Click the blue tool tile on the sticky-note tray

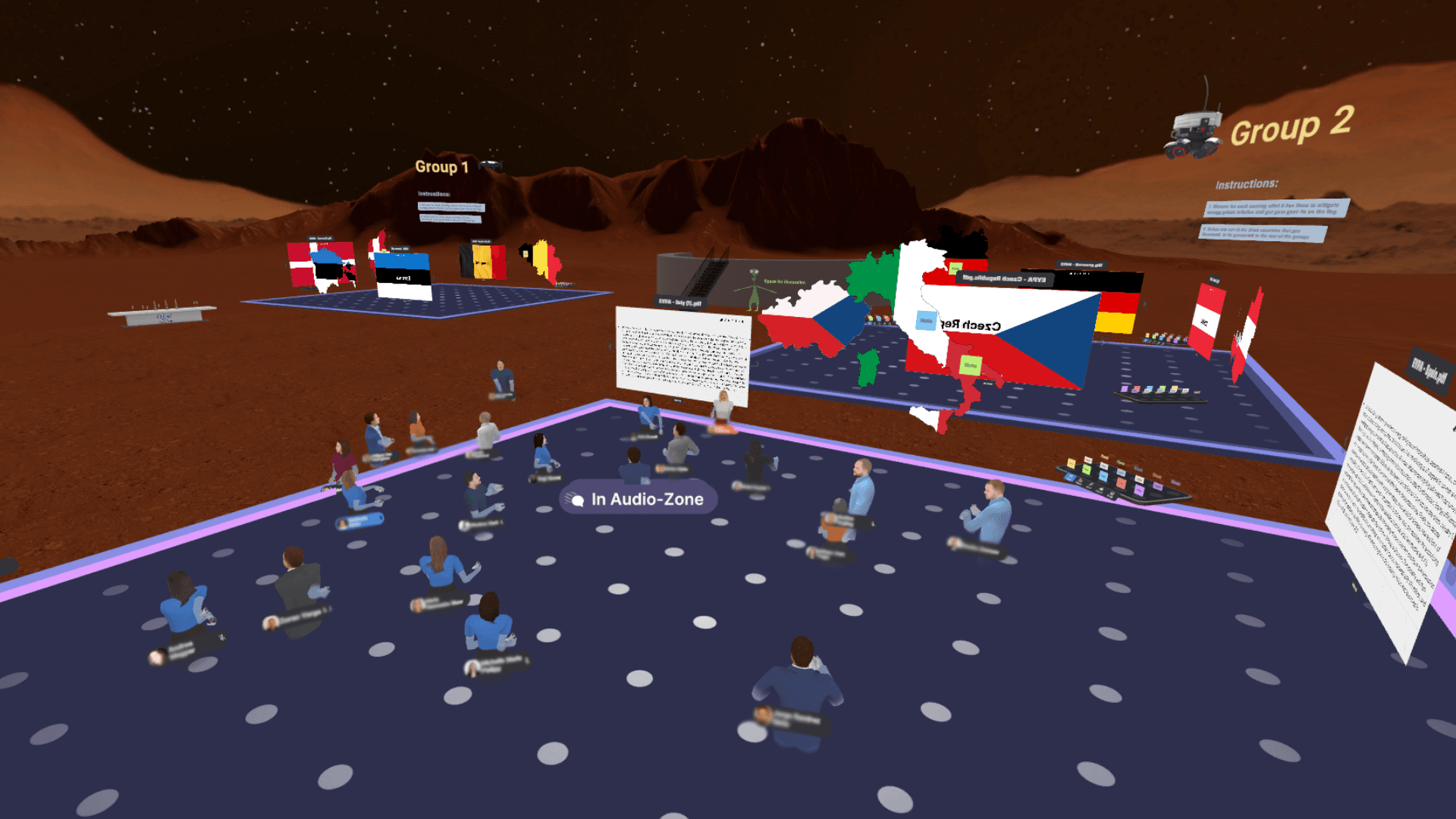(1070, 478)
